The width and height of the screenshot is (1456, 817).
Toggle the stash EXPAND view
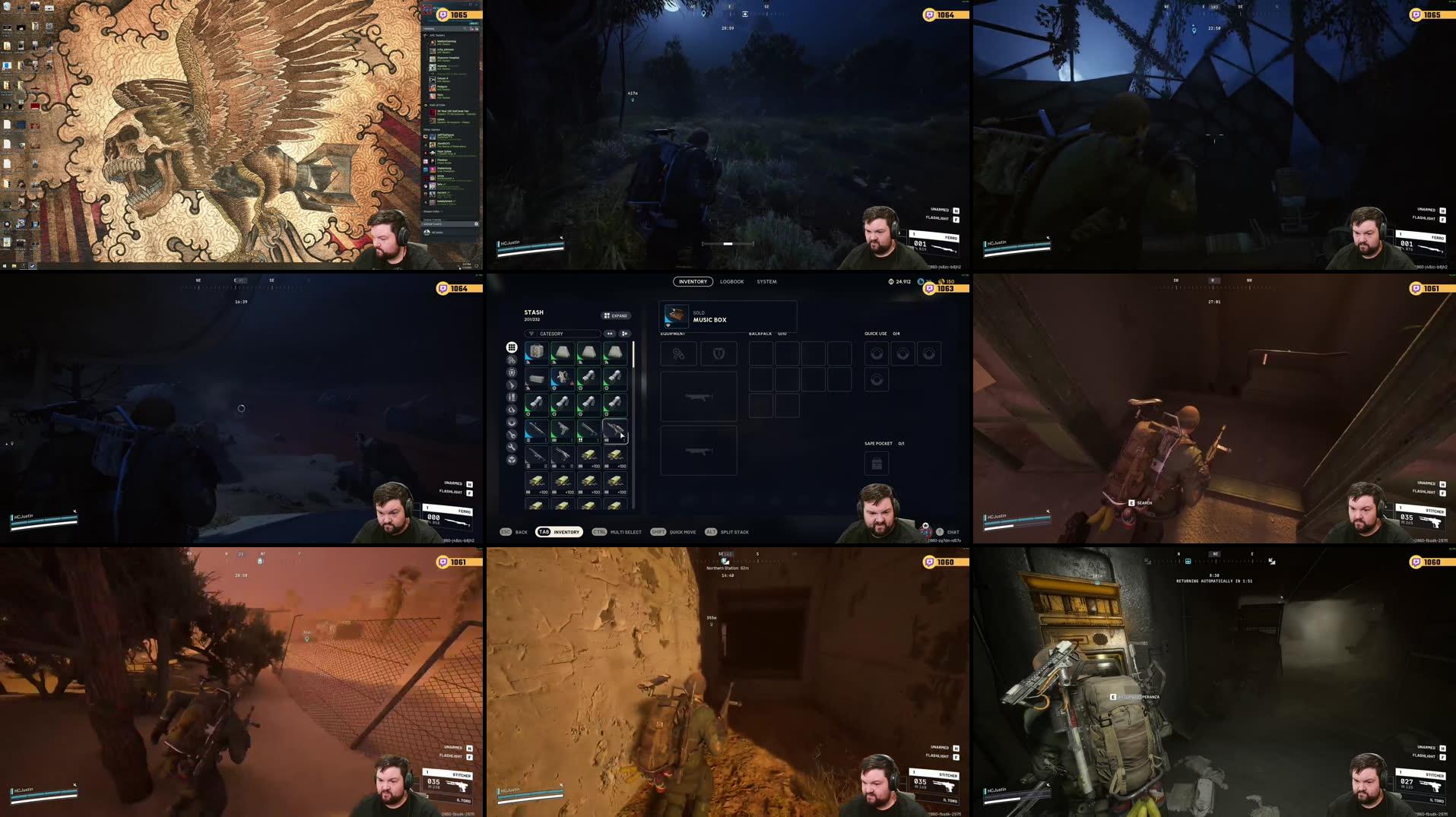(617, 315)
